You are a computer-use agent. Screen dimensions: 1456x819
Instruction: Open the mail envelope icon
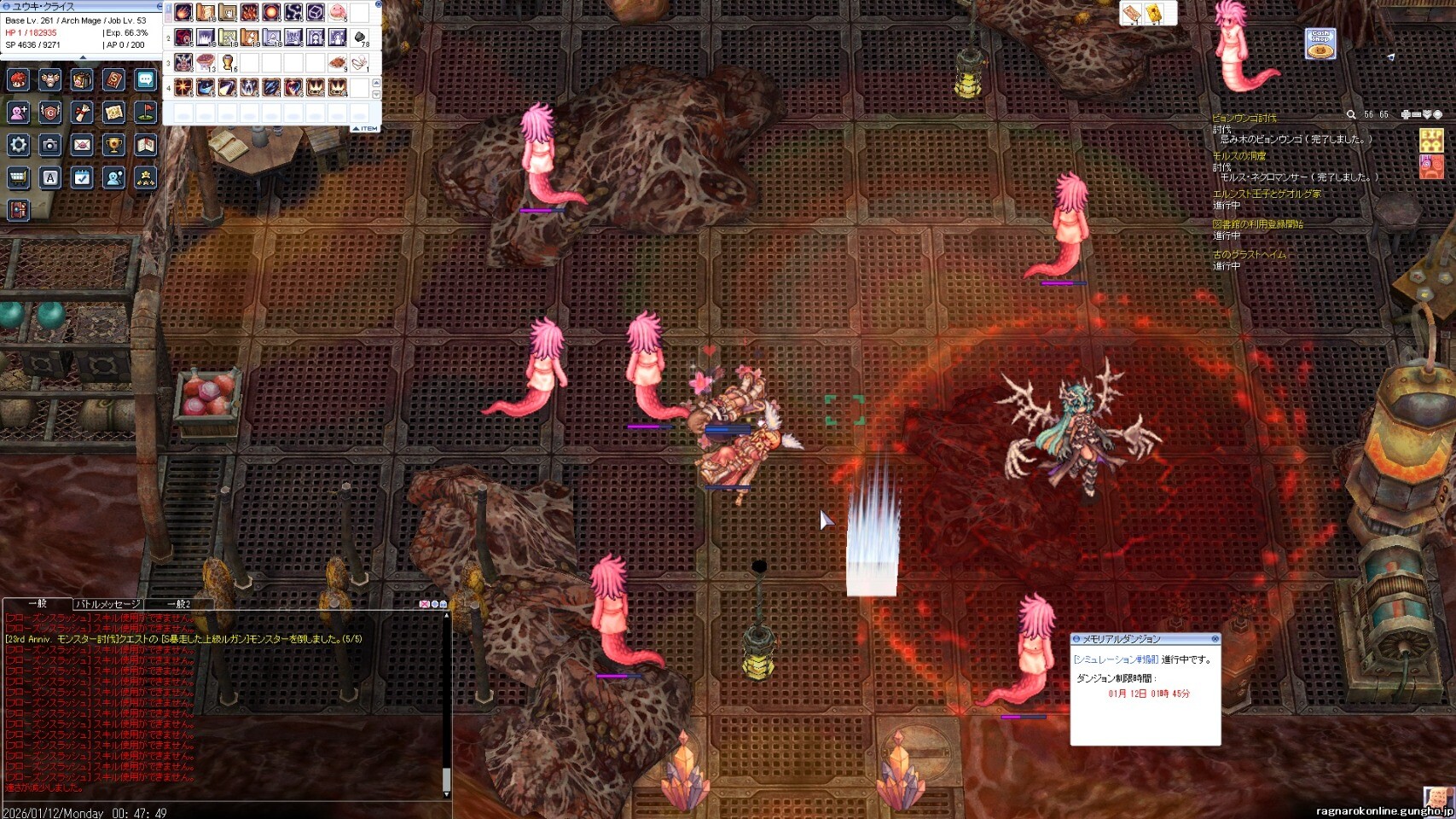(82, 145)
